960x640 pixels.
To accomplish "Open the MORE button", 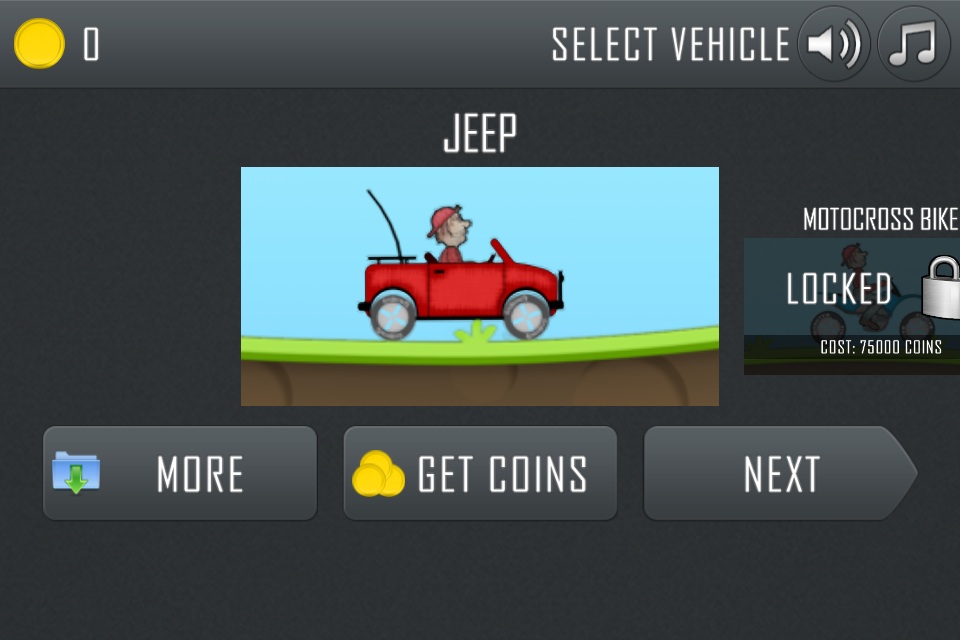I will [x=180, y=473].
